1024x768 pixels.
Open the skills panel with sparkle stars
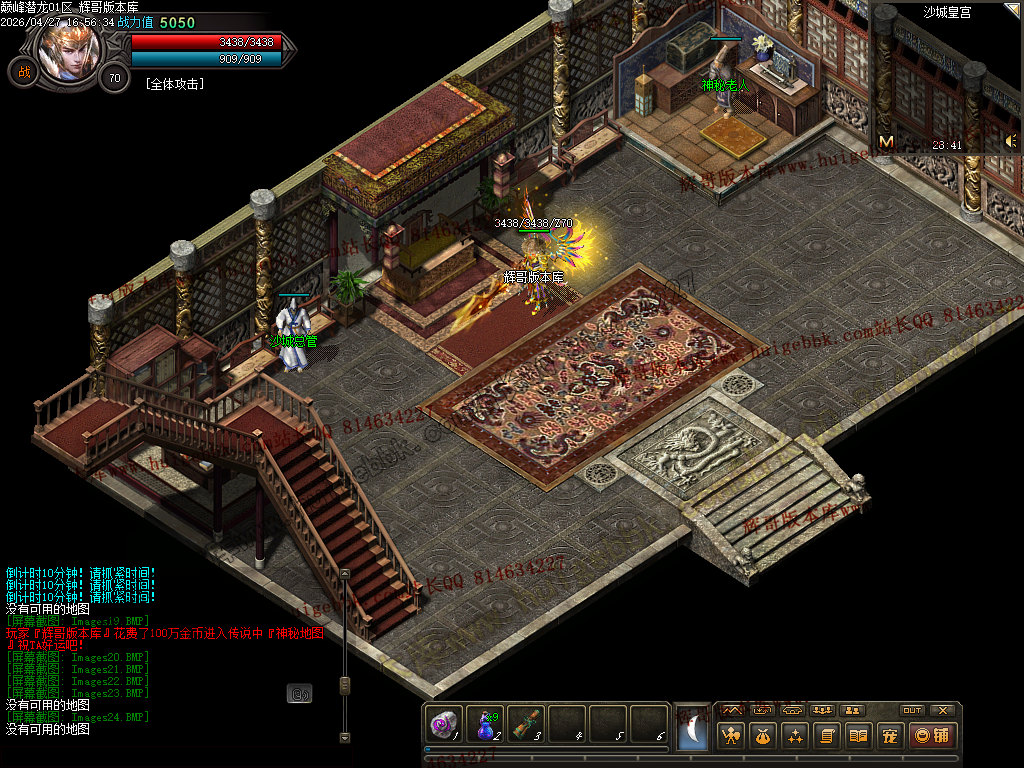(x=795, y=736)
